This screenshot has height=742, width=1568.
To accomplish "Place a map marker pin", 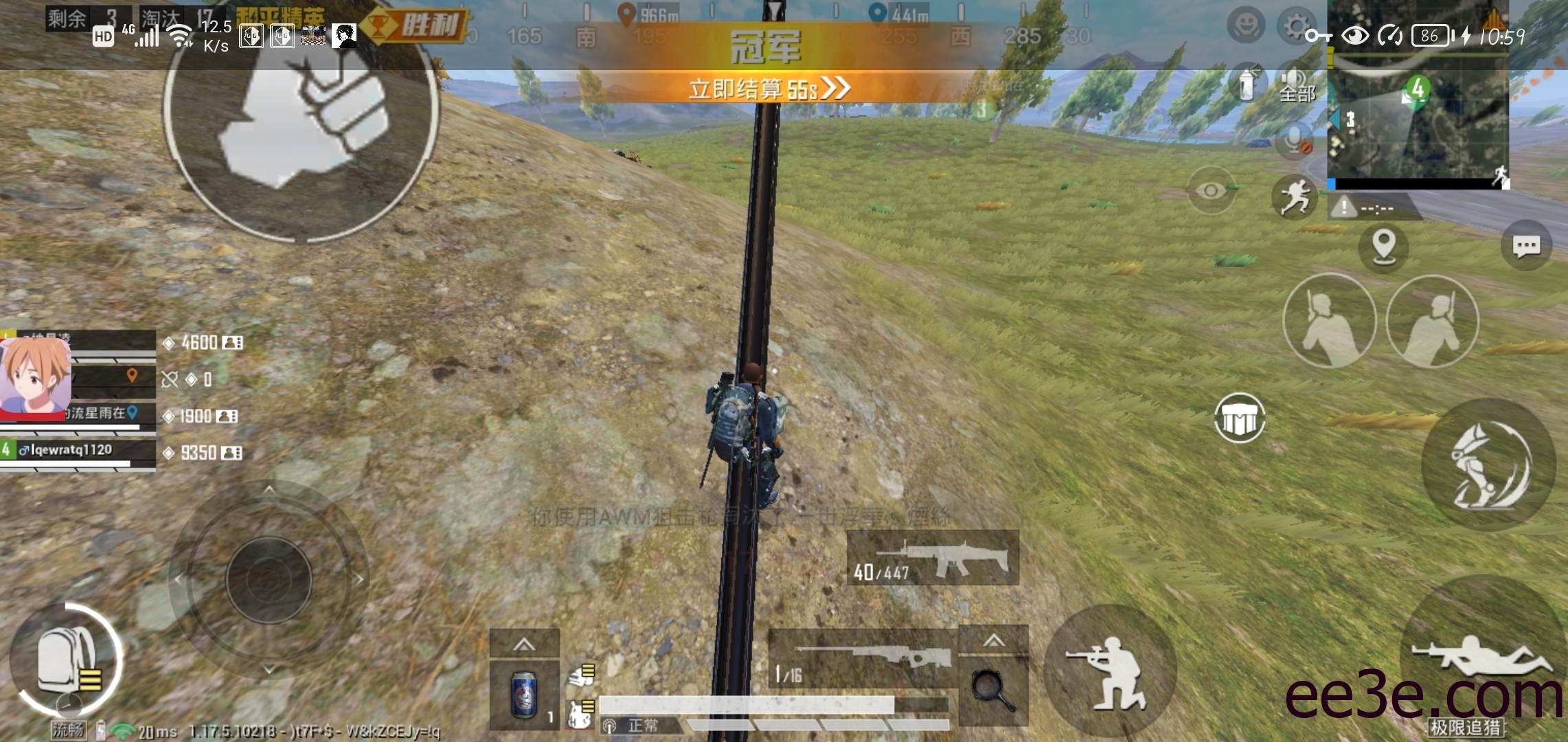I will [x=1383, y=245].
